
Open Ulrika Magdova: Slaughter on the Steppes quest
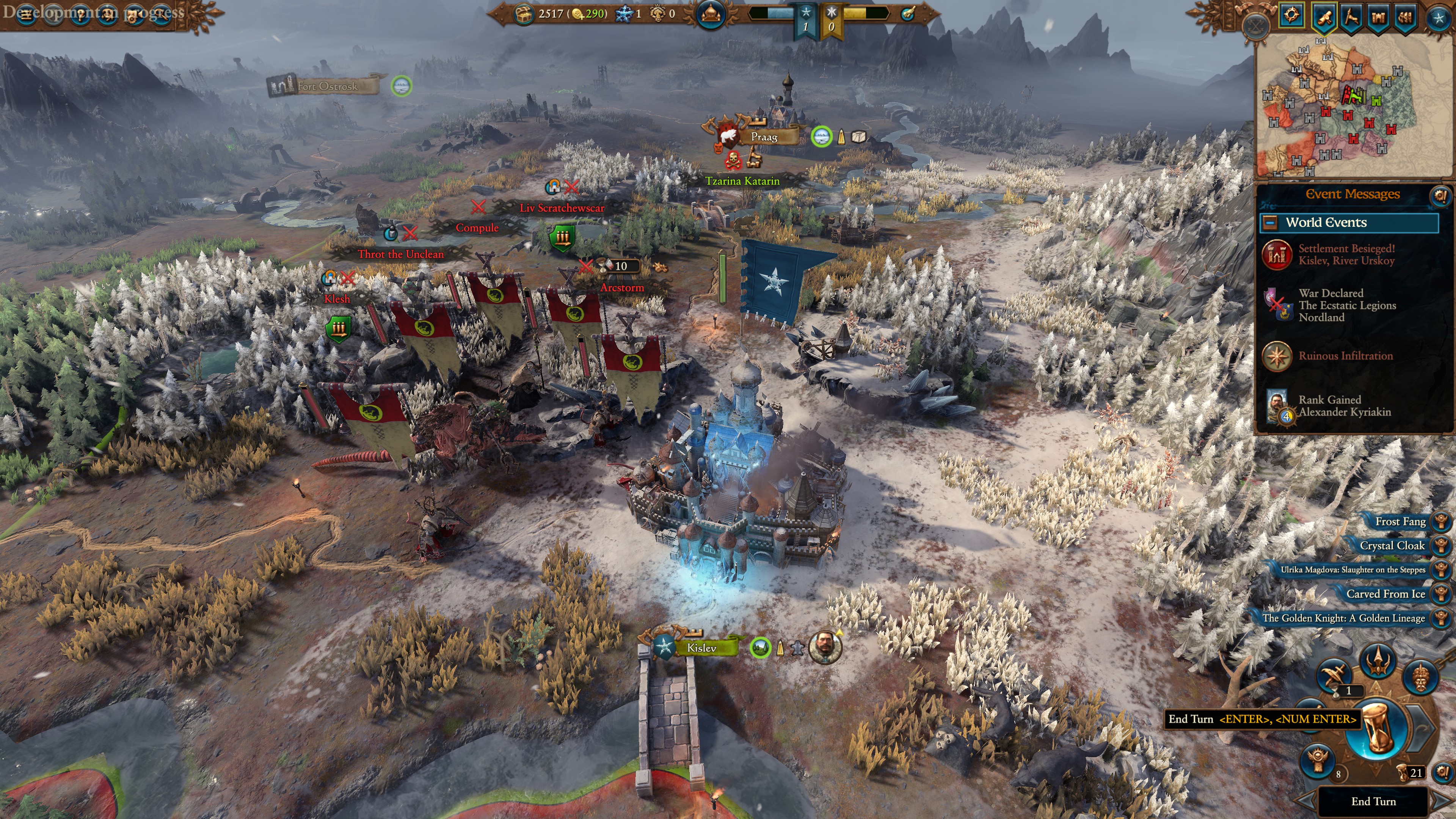pyautogui.click(x=1353, y=570)
